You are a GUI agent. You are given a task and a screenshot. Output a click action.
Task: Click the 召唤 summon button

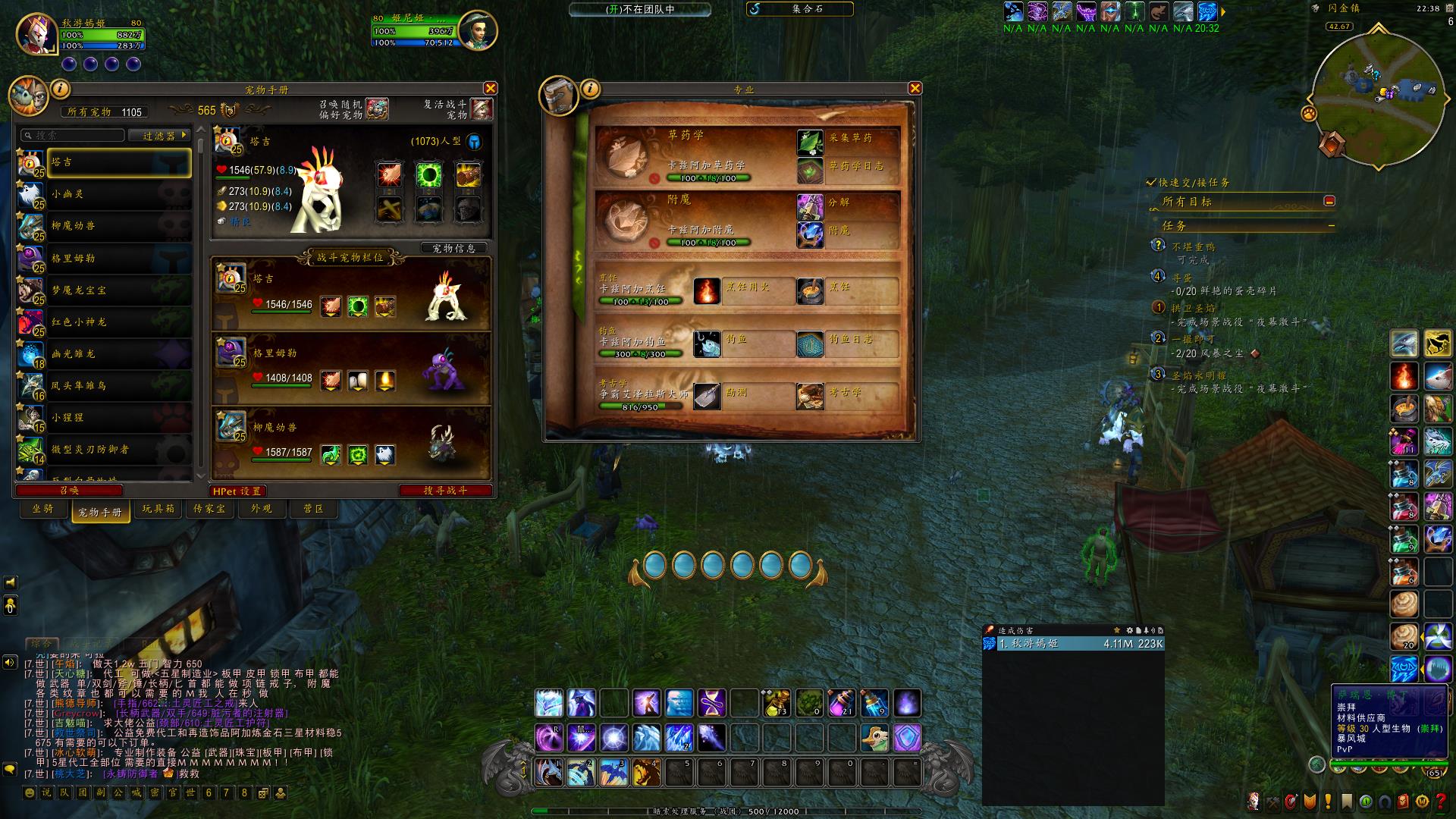pos(69,491)
